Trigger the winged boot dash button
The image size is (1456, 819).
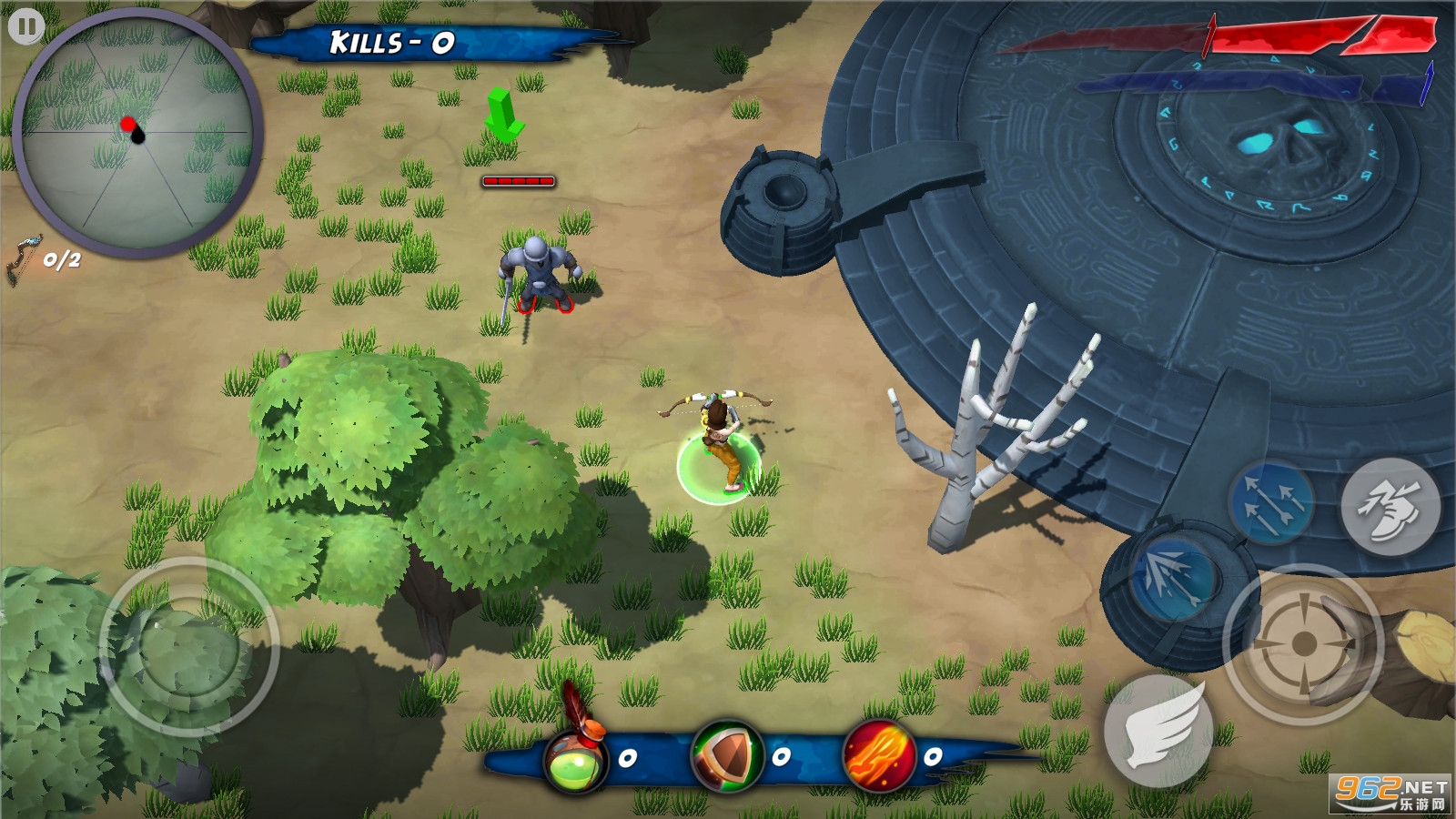click(1390, 506)
